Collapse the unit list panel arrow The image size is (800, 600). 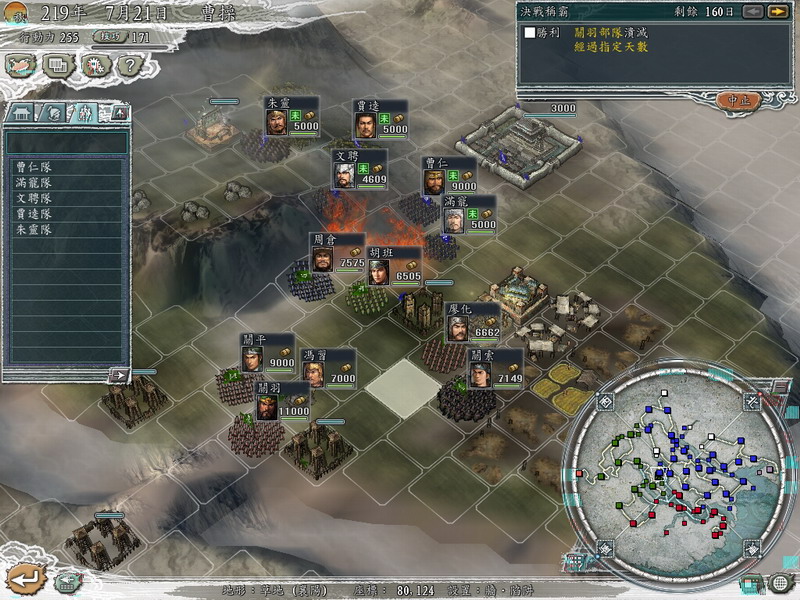click(118, 375)
